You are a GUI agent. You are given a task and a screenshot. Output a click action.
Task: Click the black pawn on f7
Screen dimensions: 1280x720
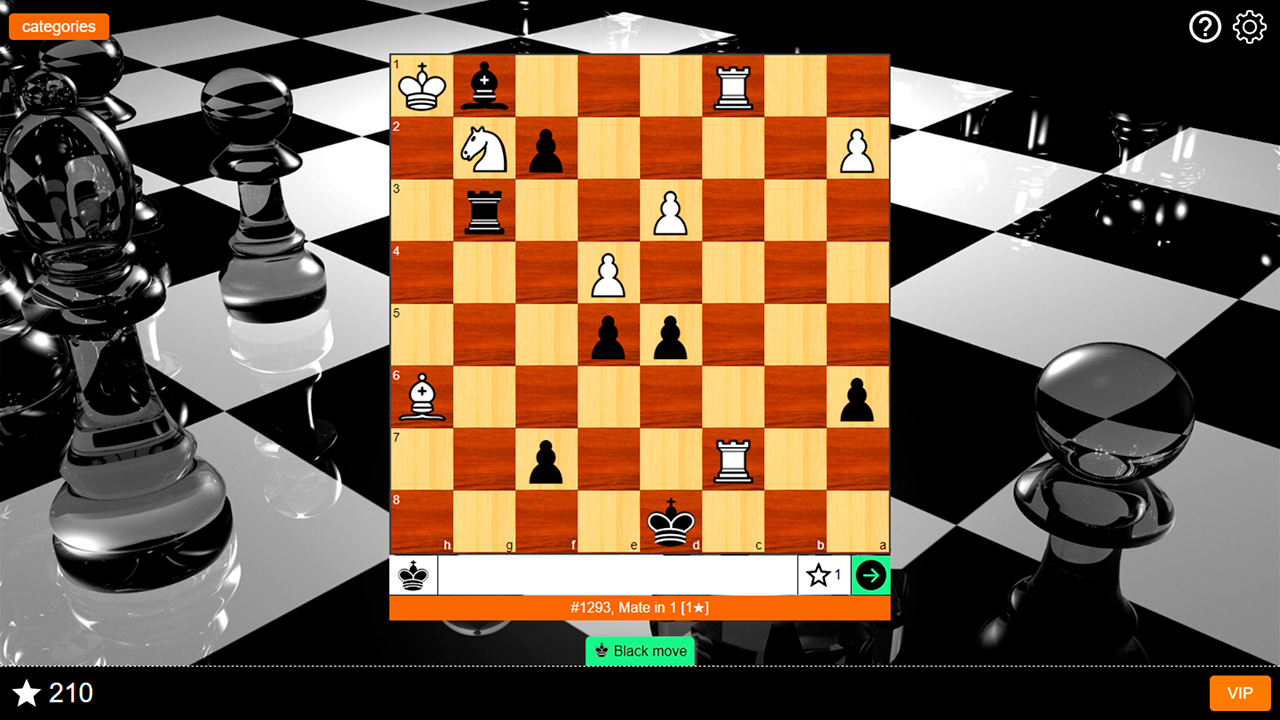(546, 460)
